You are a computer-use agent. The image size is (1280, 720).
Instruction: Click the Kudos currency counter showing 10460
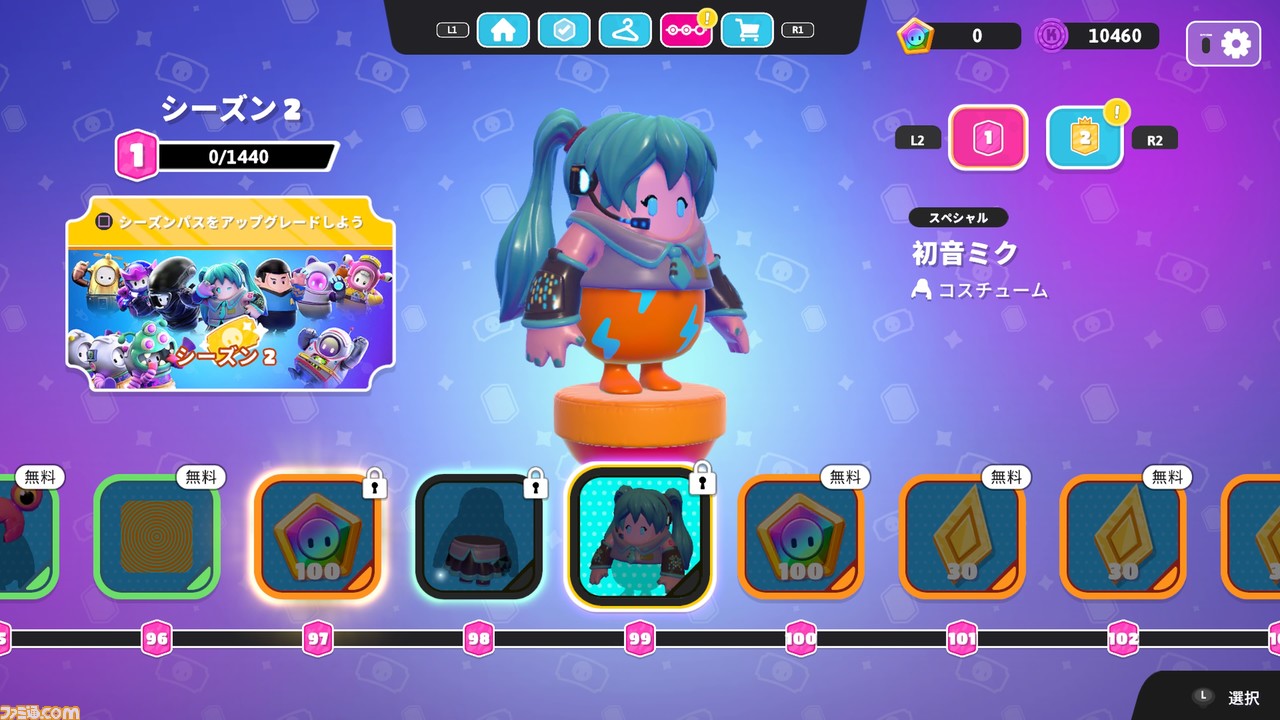coord(1097,36)
